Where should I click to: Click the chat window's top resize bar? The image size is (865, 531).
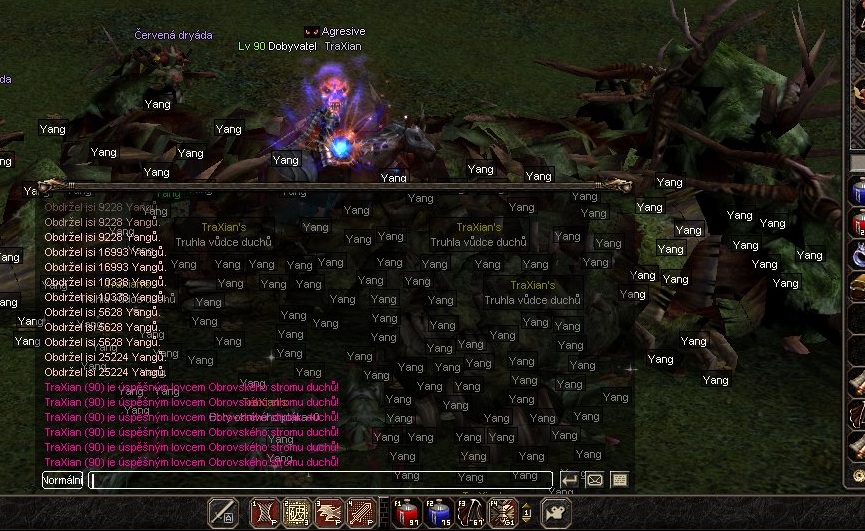[335, 185]
